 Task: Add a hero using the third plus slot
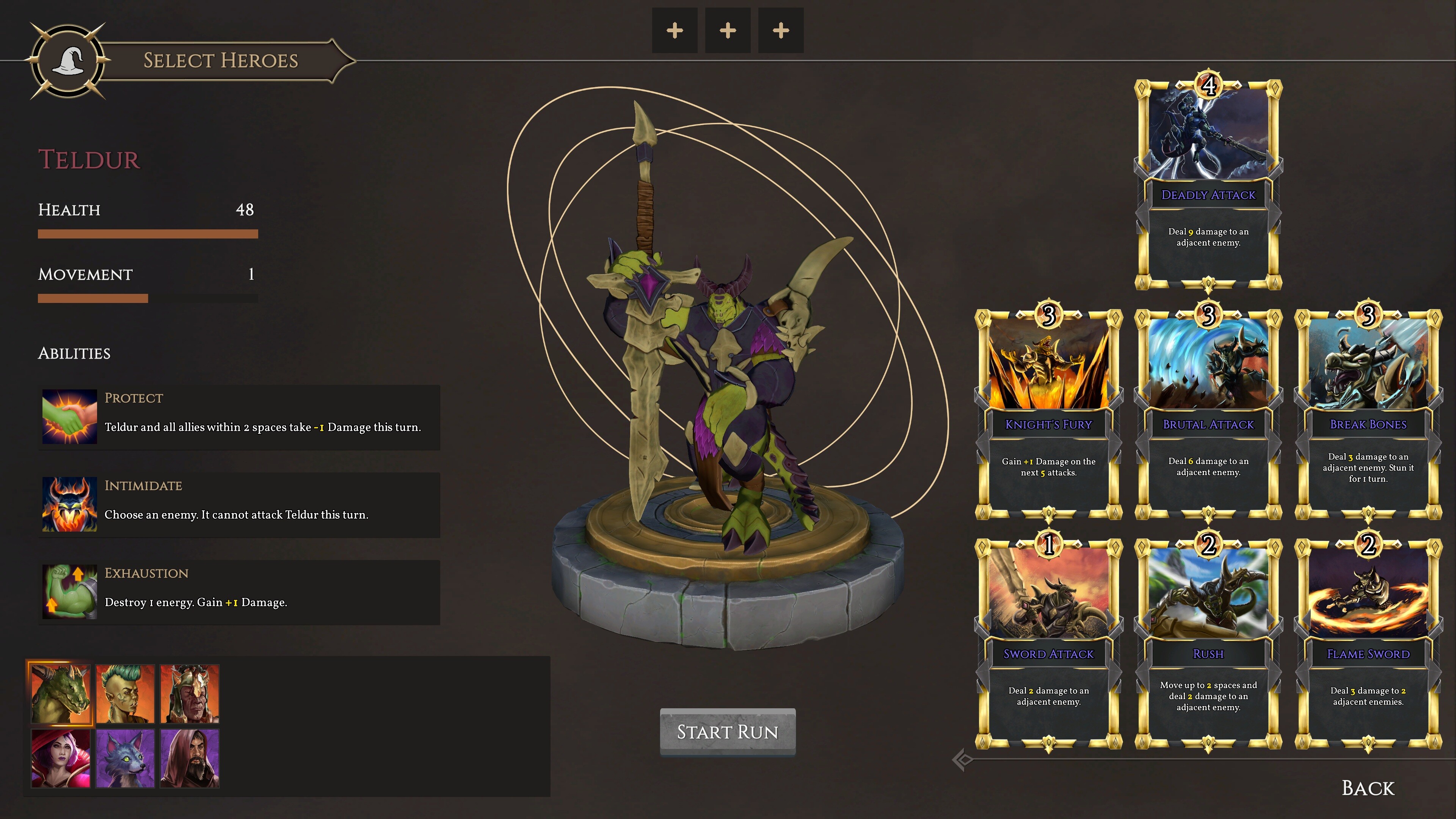(781, 31)
